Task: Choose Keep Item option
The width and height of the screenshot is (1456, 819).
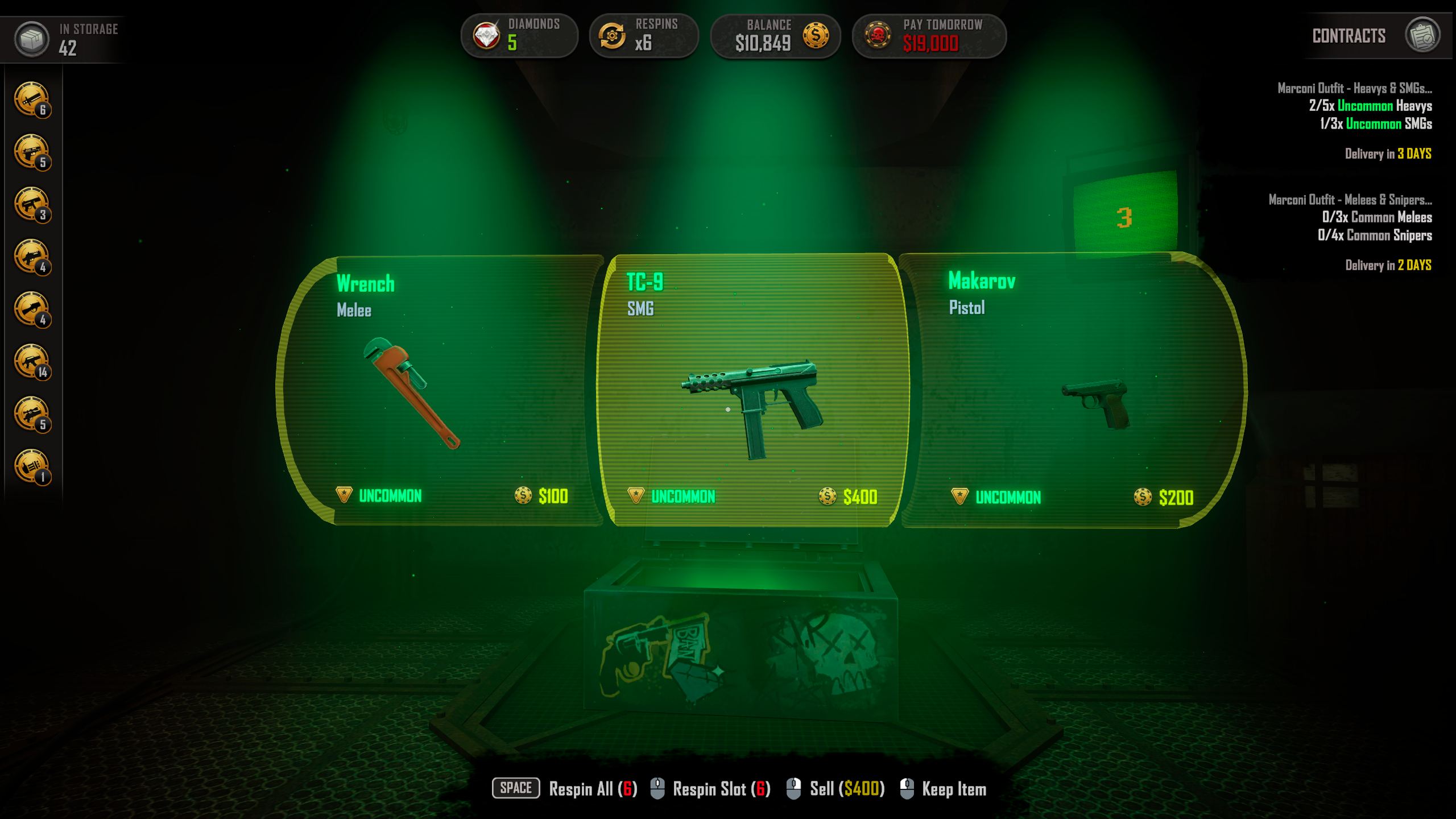Action: click(x=953, y=789)
